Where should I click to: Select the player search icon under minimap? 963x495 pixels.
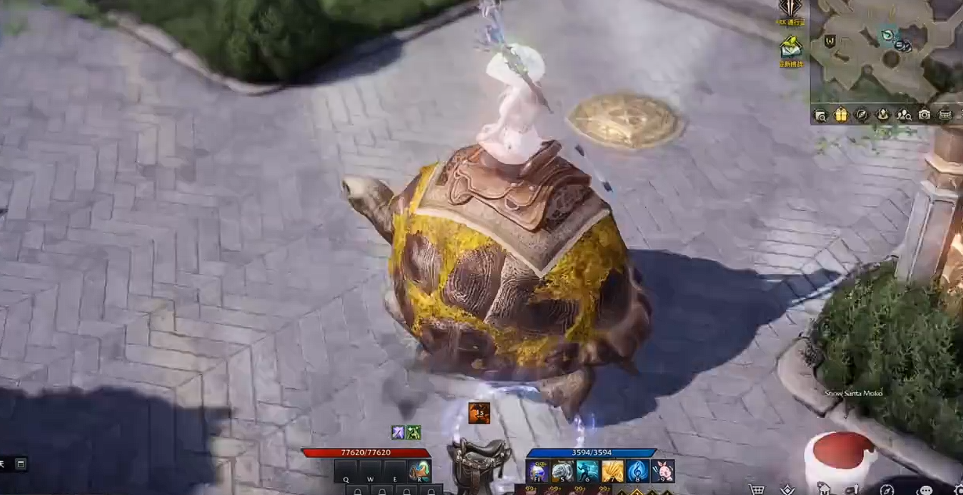[x=904, y=115]
